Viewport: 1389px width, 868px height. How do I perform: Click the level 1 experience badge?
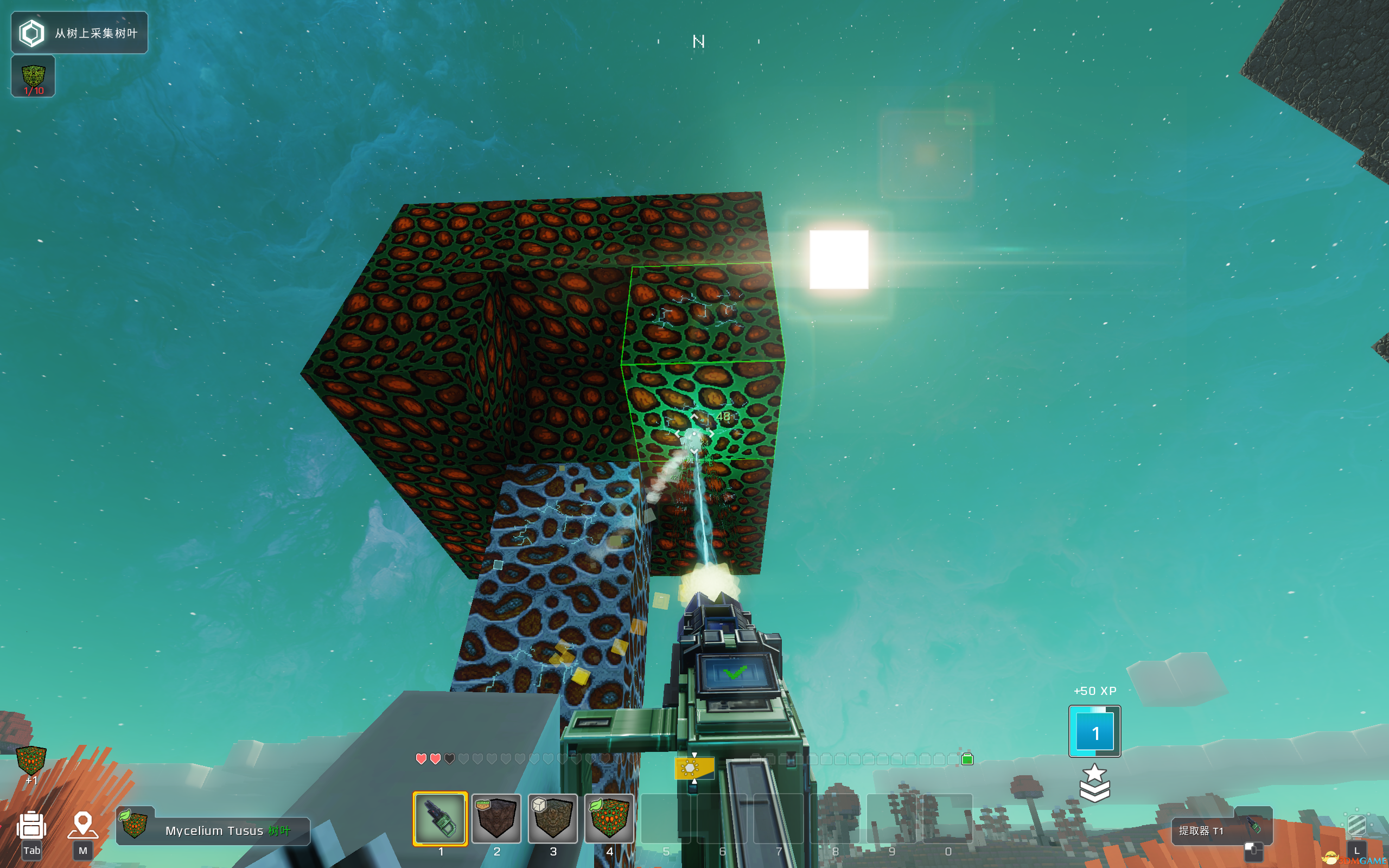1094,731
